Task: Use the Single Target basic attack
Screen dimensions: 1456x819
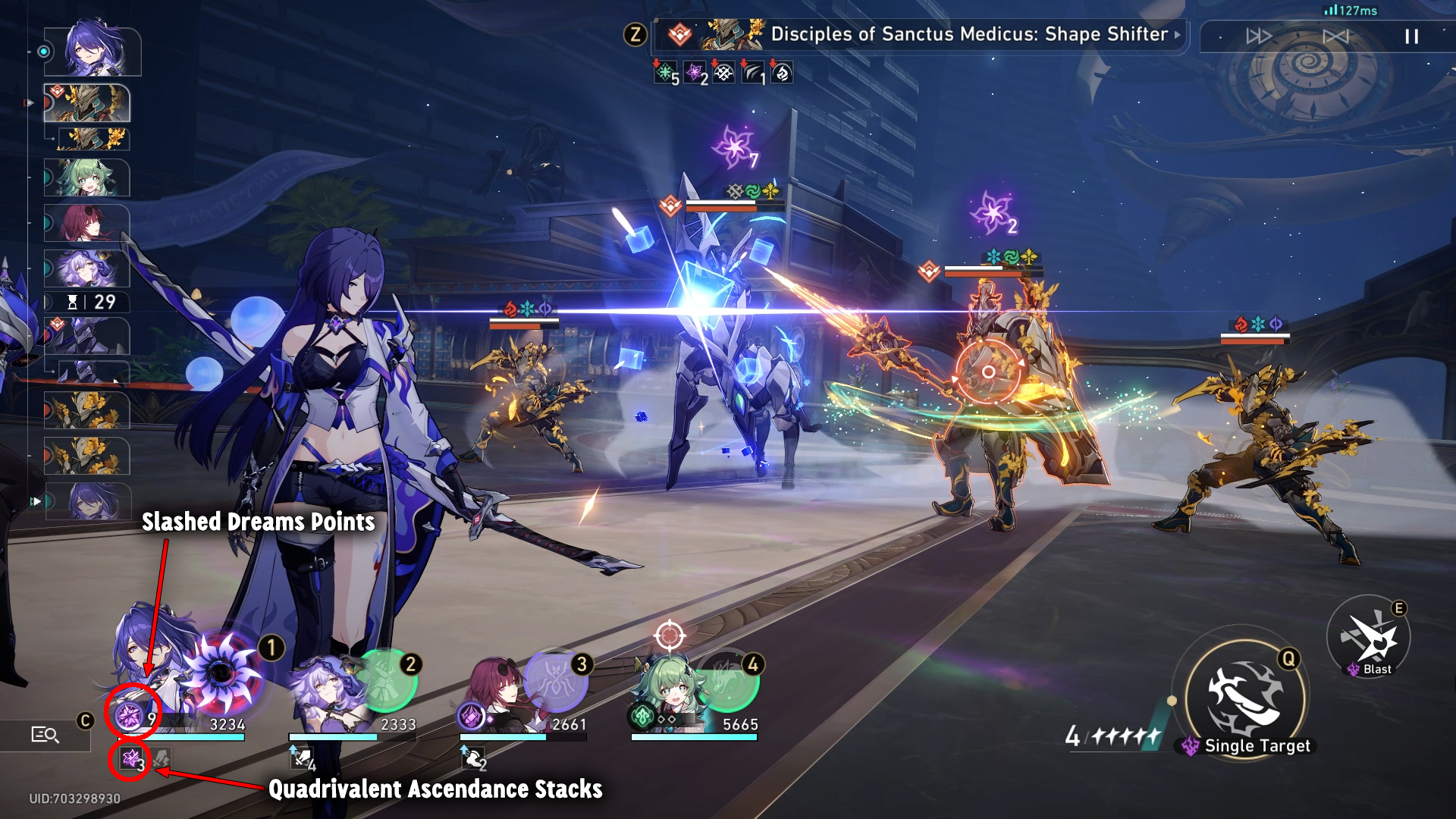Action: point(1244,698)
